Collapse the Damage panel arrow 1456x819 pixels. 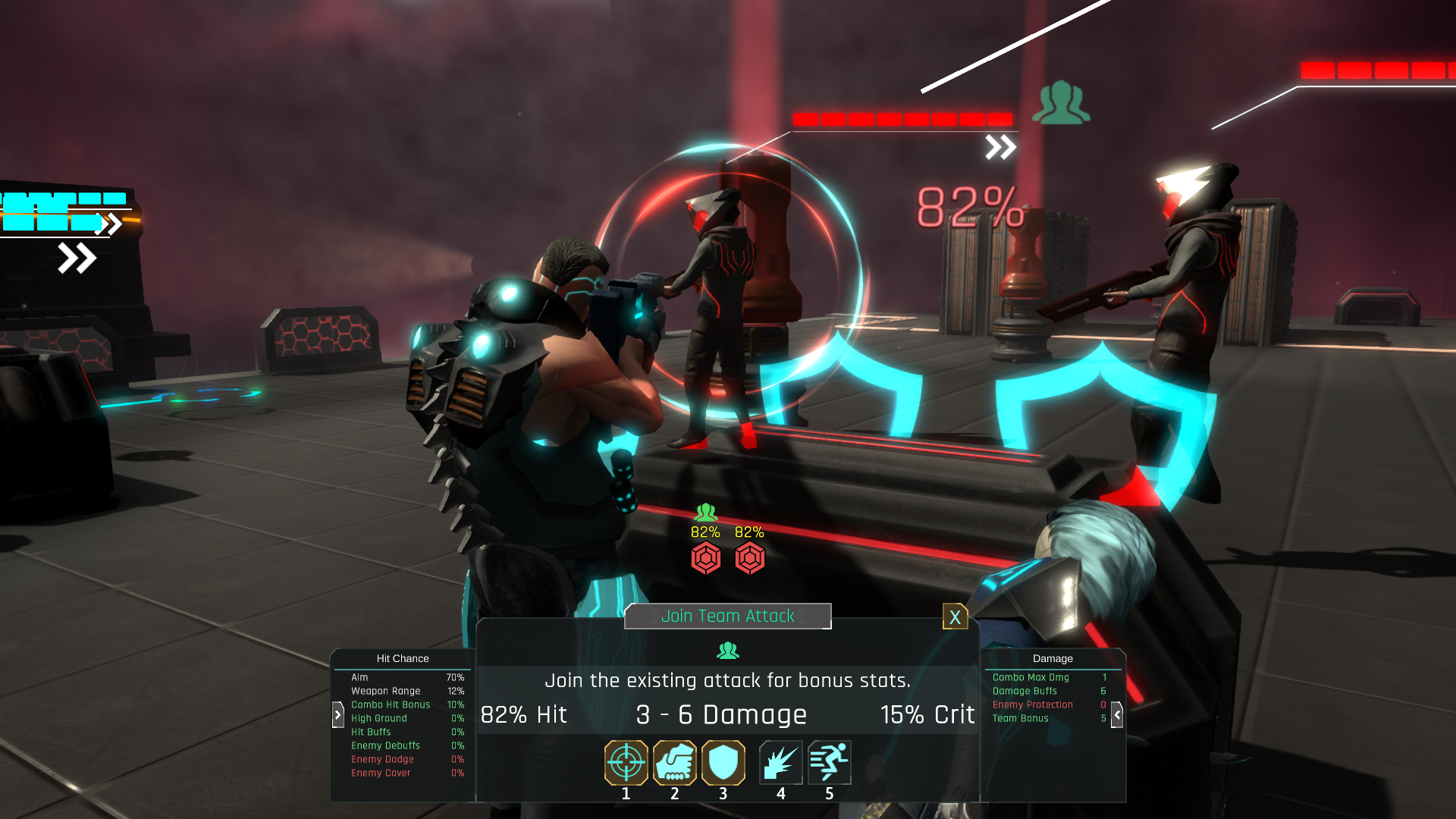1117,714
